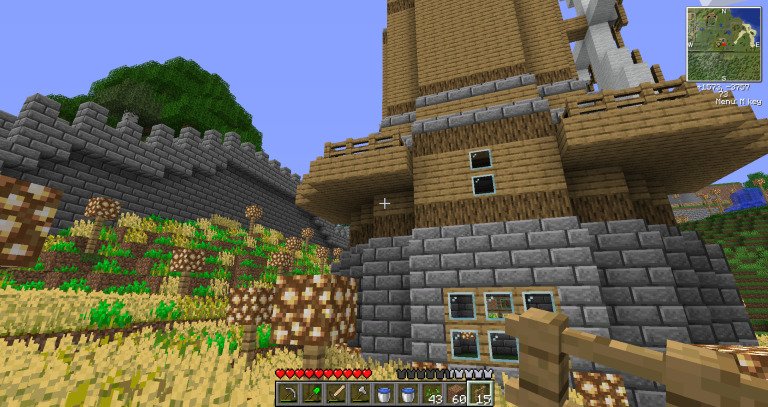Select the curved bow-shaped tool slot
The height and width of the screenshot is (407, 768).
tap(287, 394)
